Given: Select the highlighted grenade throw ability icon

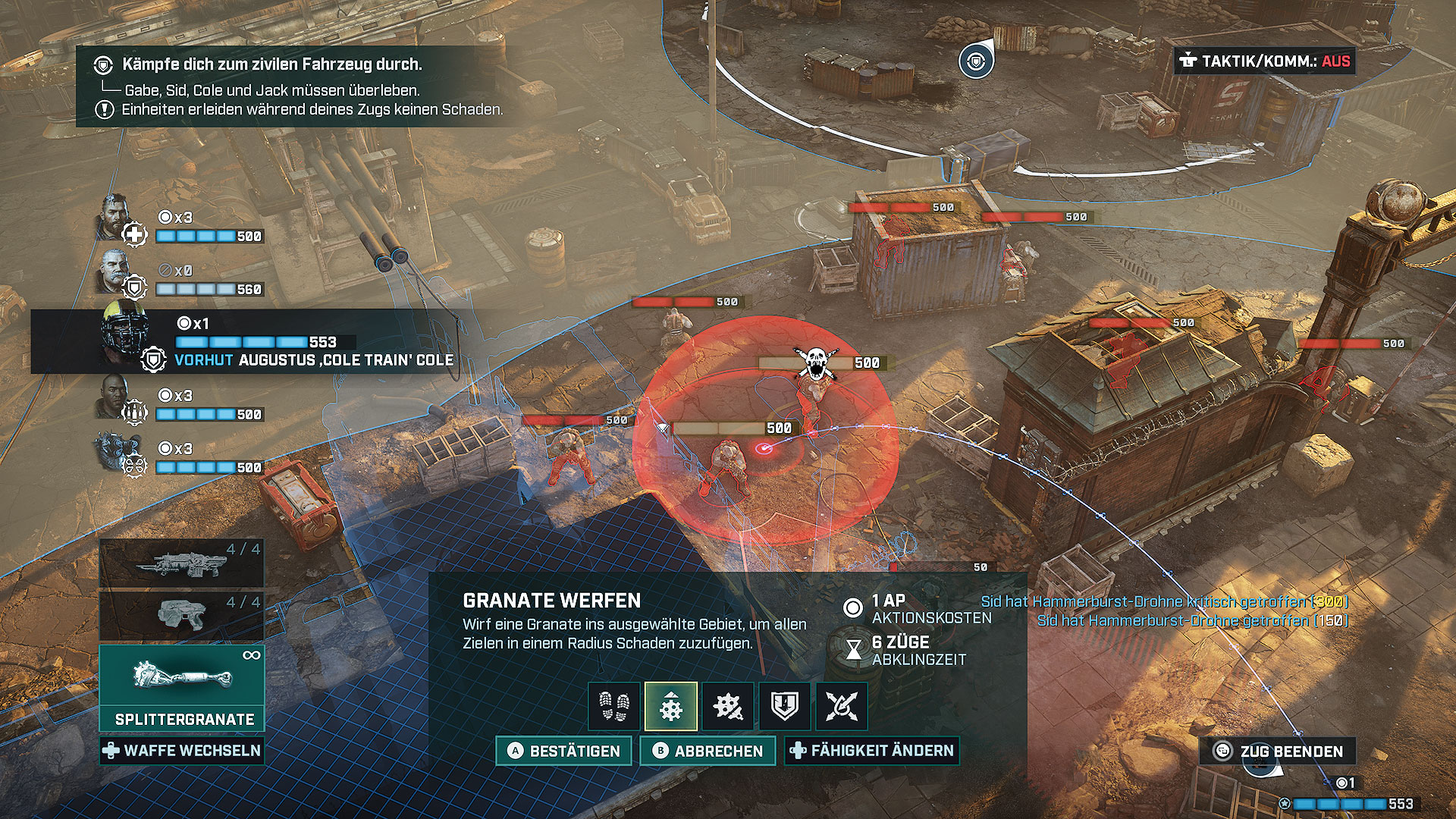Looking at the screenshot, I should (671, 707).
